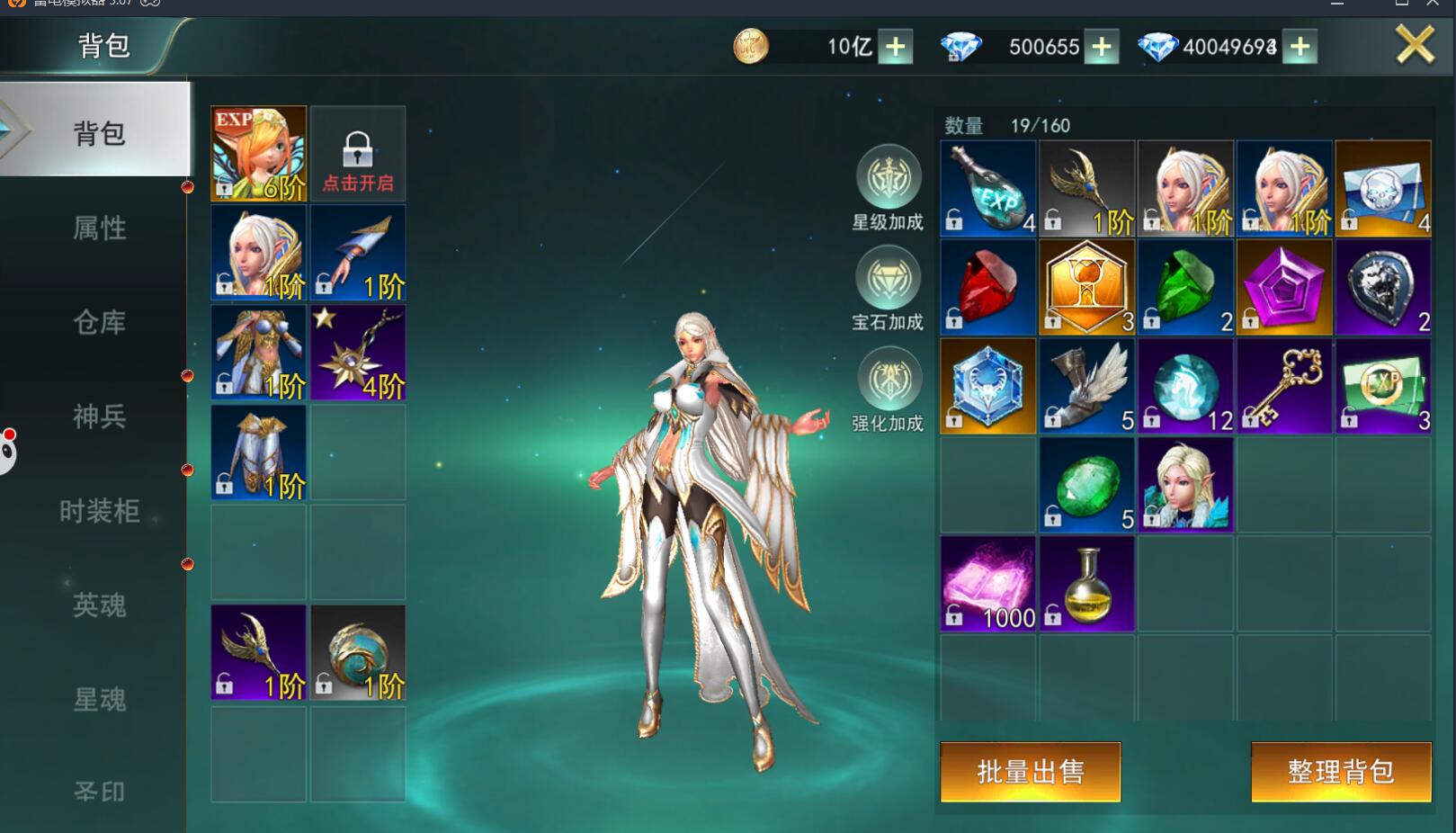Switch to the 属性 tab
This screenshot has width=1456, height=833.
99,228
